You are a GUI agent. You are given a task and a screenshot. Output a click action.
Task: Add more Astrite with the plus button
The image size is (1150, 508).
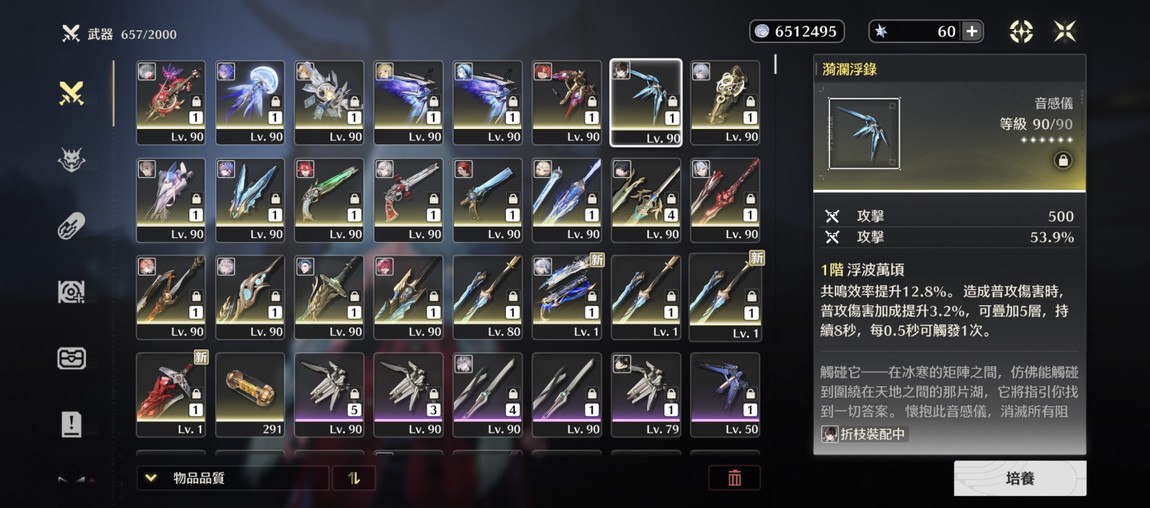[972, 31]
